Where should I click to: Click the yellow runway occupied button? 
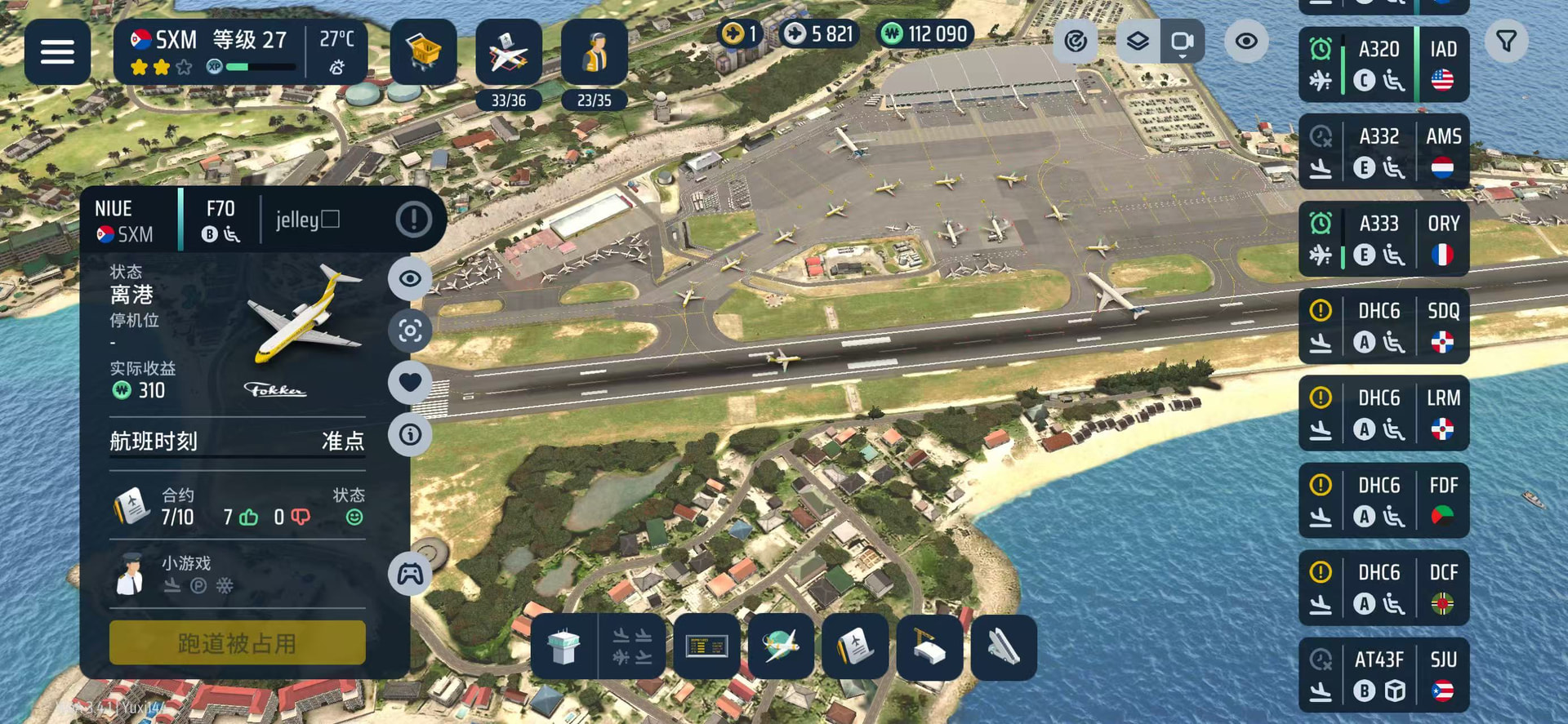pyautogui.click(x=237, y=642)
